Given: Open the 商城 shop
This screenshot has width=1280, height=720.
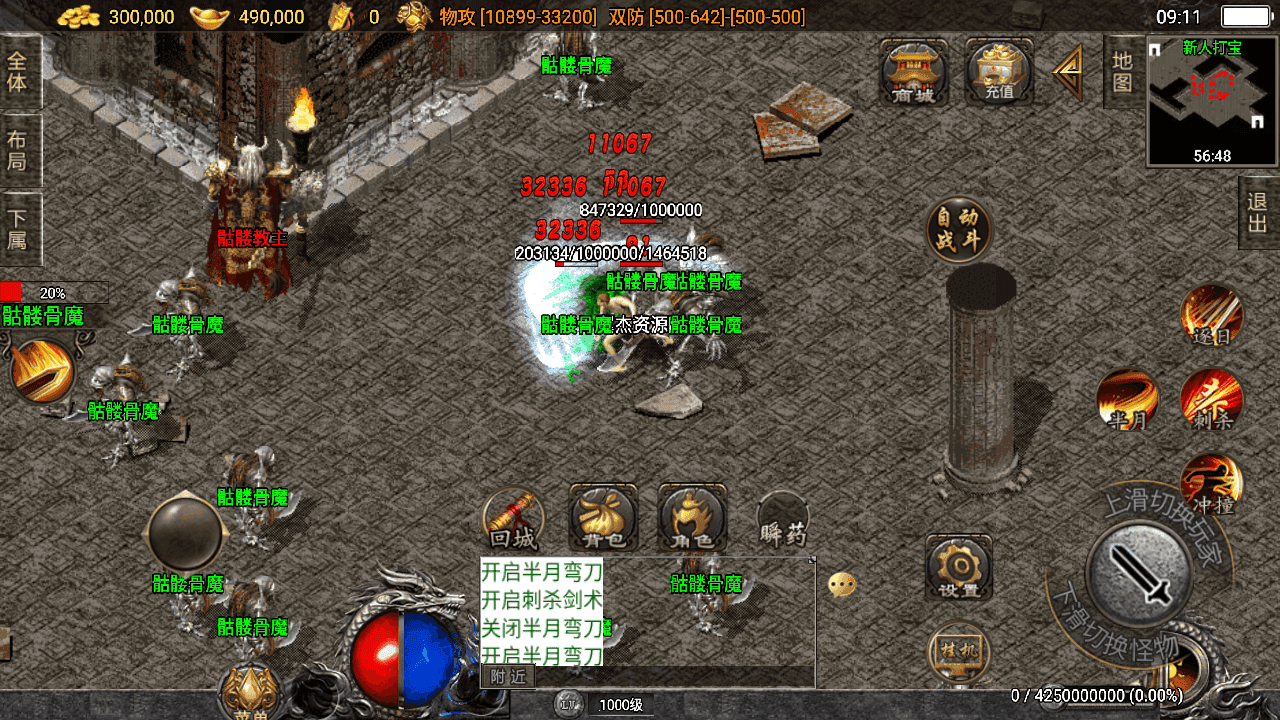Looking at the screenshot, I should [x=913, y=72].
